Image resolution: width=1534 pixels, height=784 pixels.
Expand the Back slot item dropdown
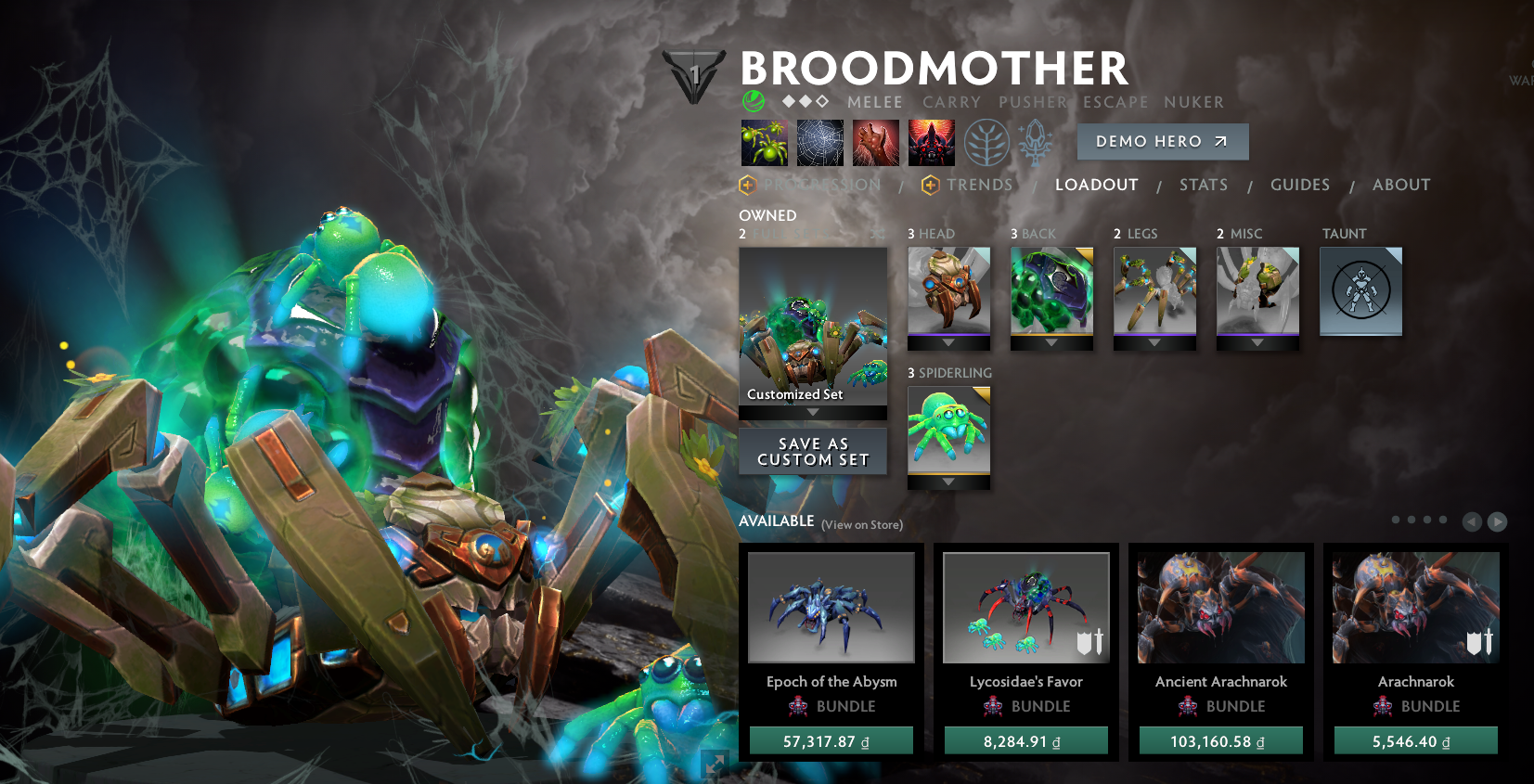[1051, 343]
